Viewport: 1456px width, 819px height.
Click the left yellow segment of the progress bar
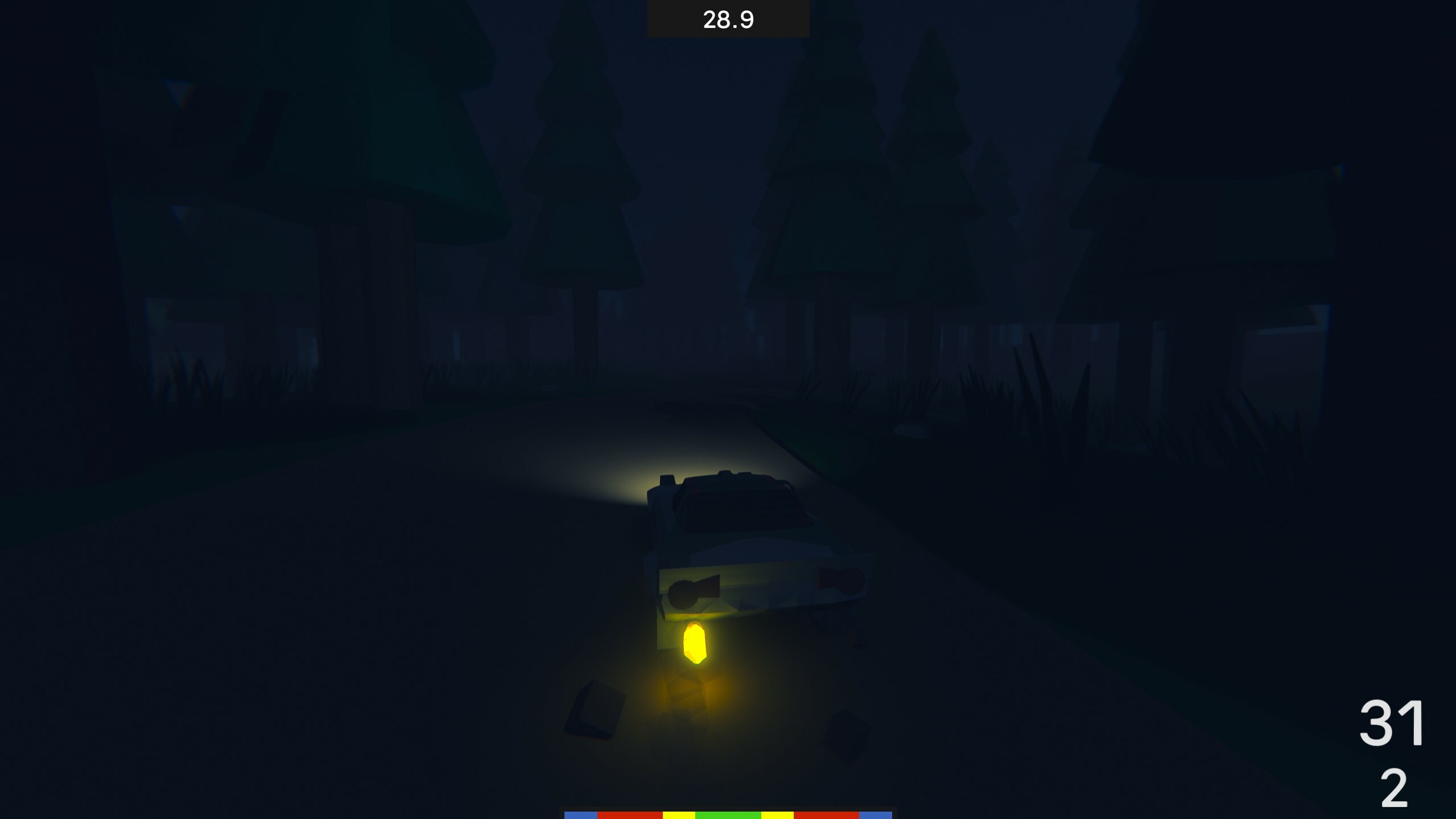point(678,814)
